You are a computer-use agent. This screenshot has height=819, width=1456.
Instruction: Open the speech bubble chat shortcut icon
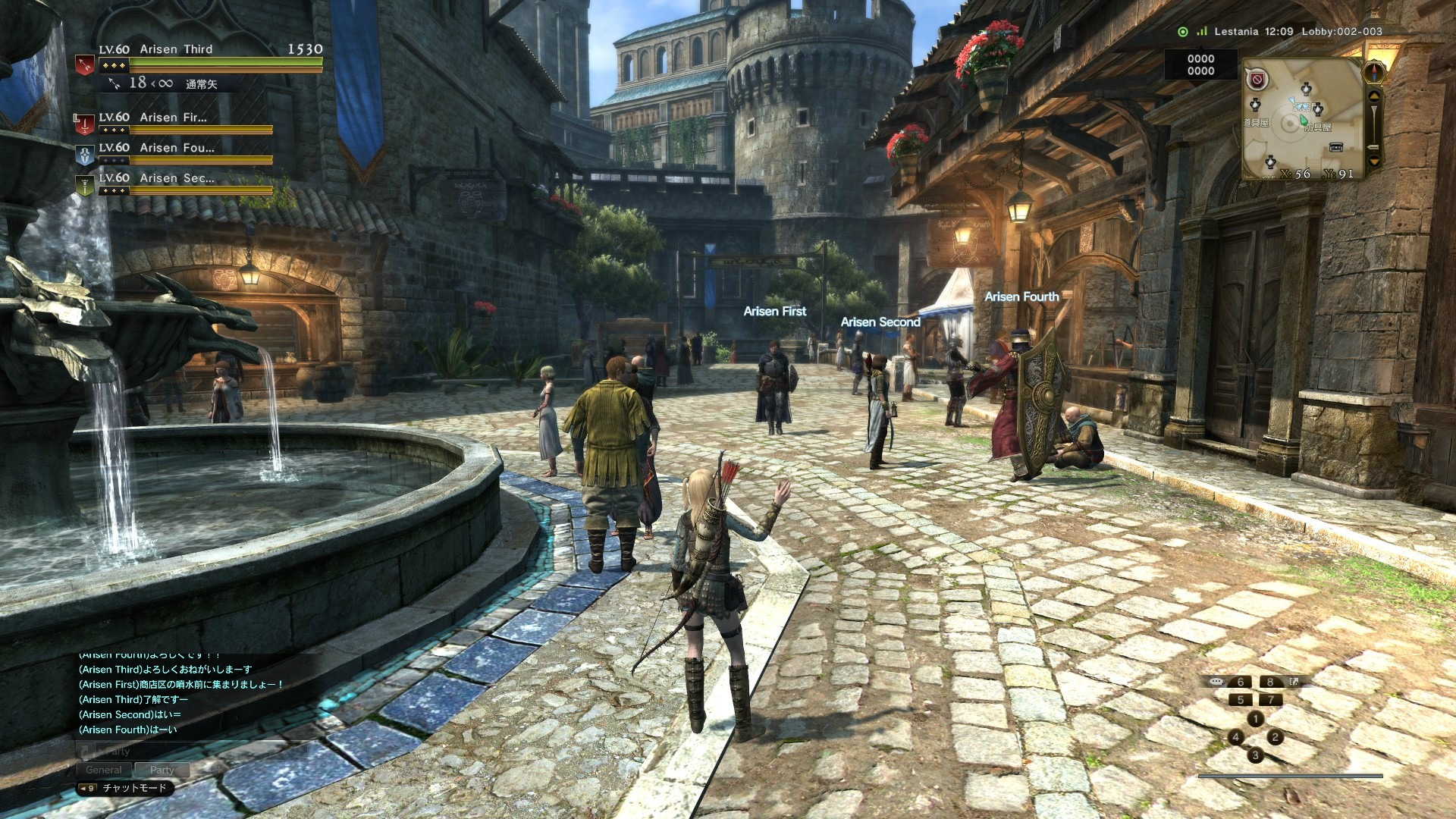1216,682
